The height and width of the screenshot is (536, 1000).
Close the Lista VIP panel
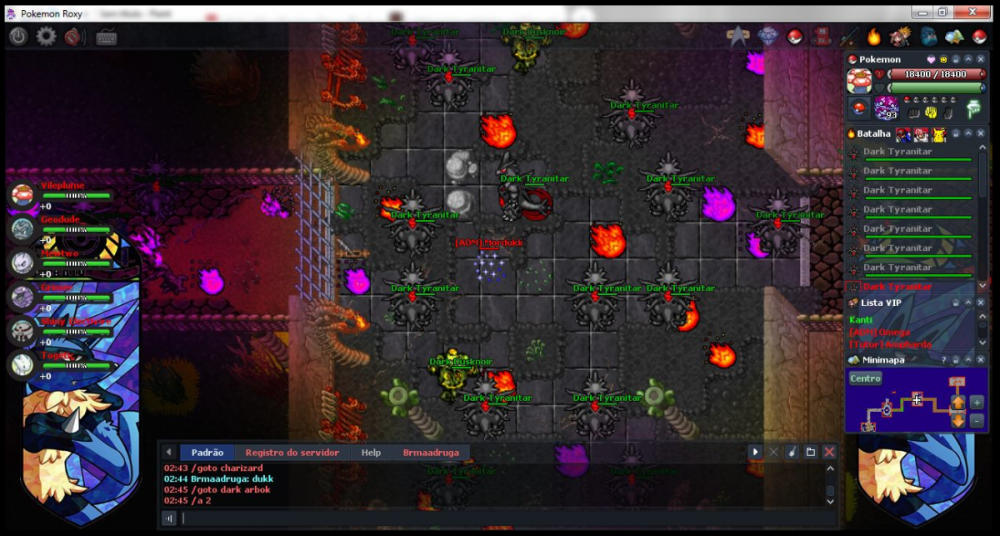coord(981,302)
